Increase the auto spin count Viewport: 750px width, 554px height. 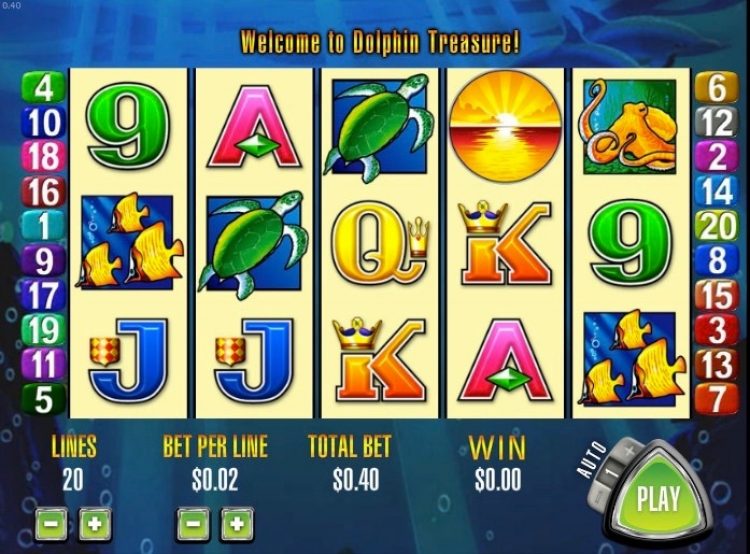tap(628, 451)
